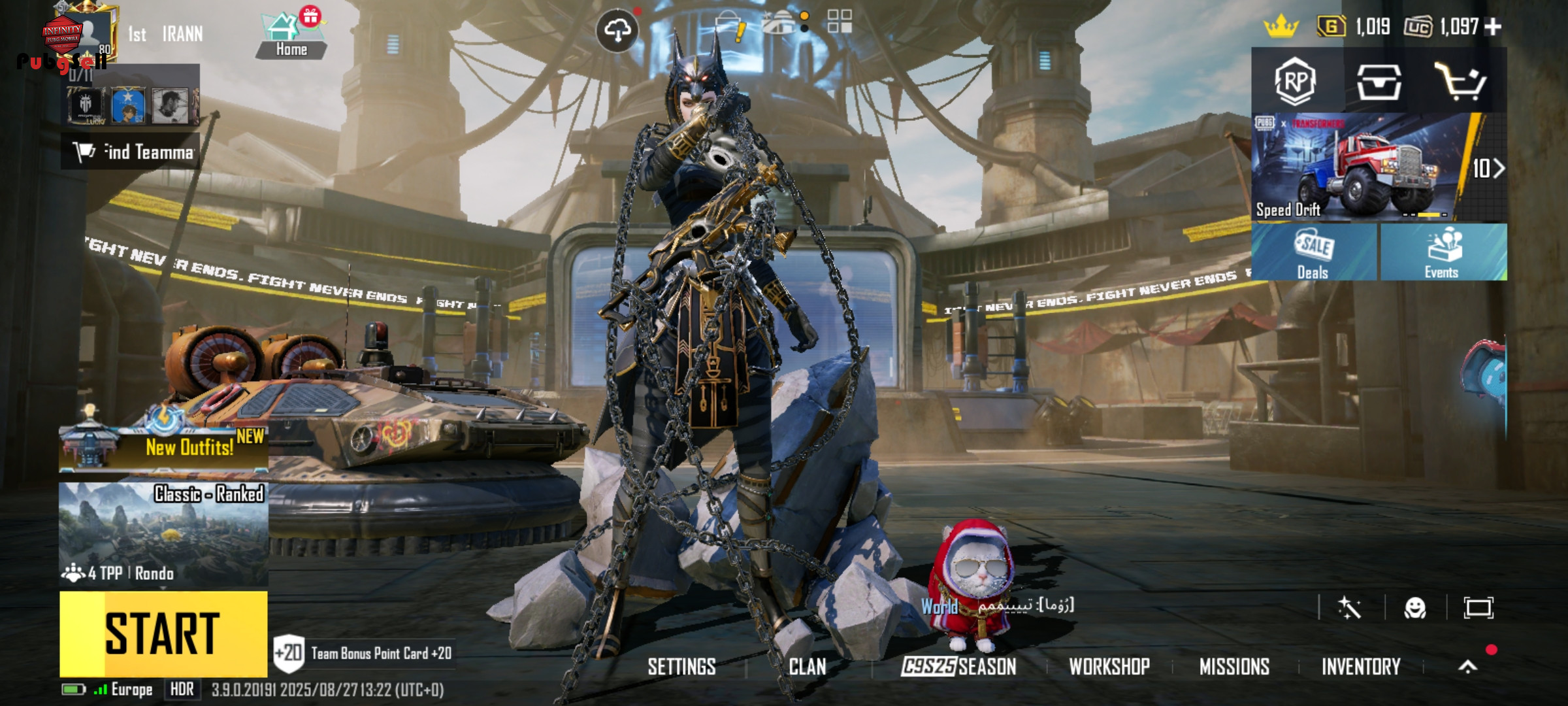
Task: Open the New Outfits banner
Action: (163, 445)
